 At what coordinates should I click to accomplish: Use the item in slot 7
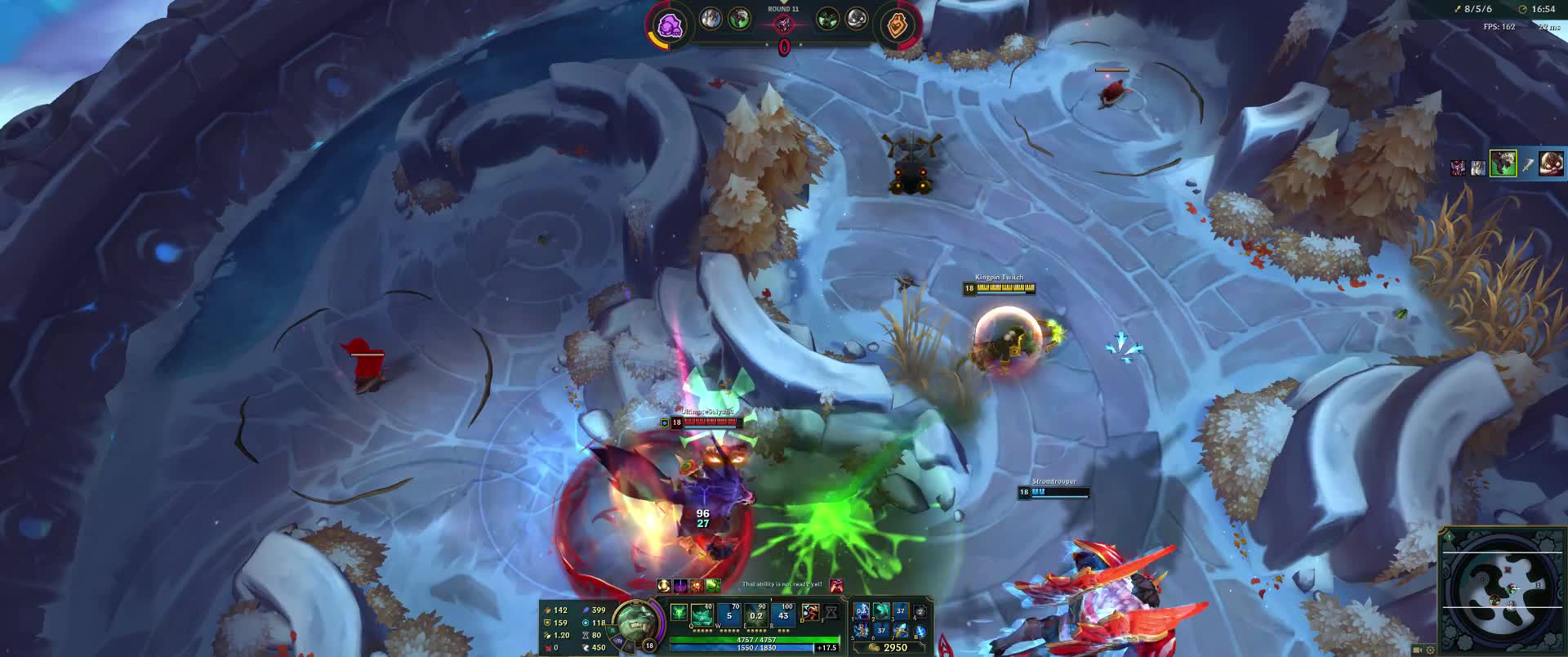coord(901,630)
